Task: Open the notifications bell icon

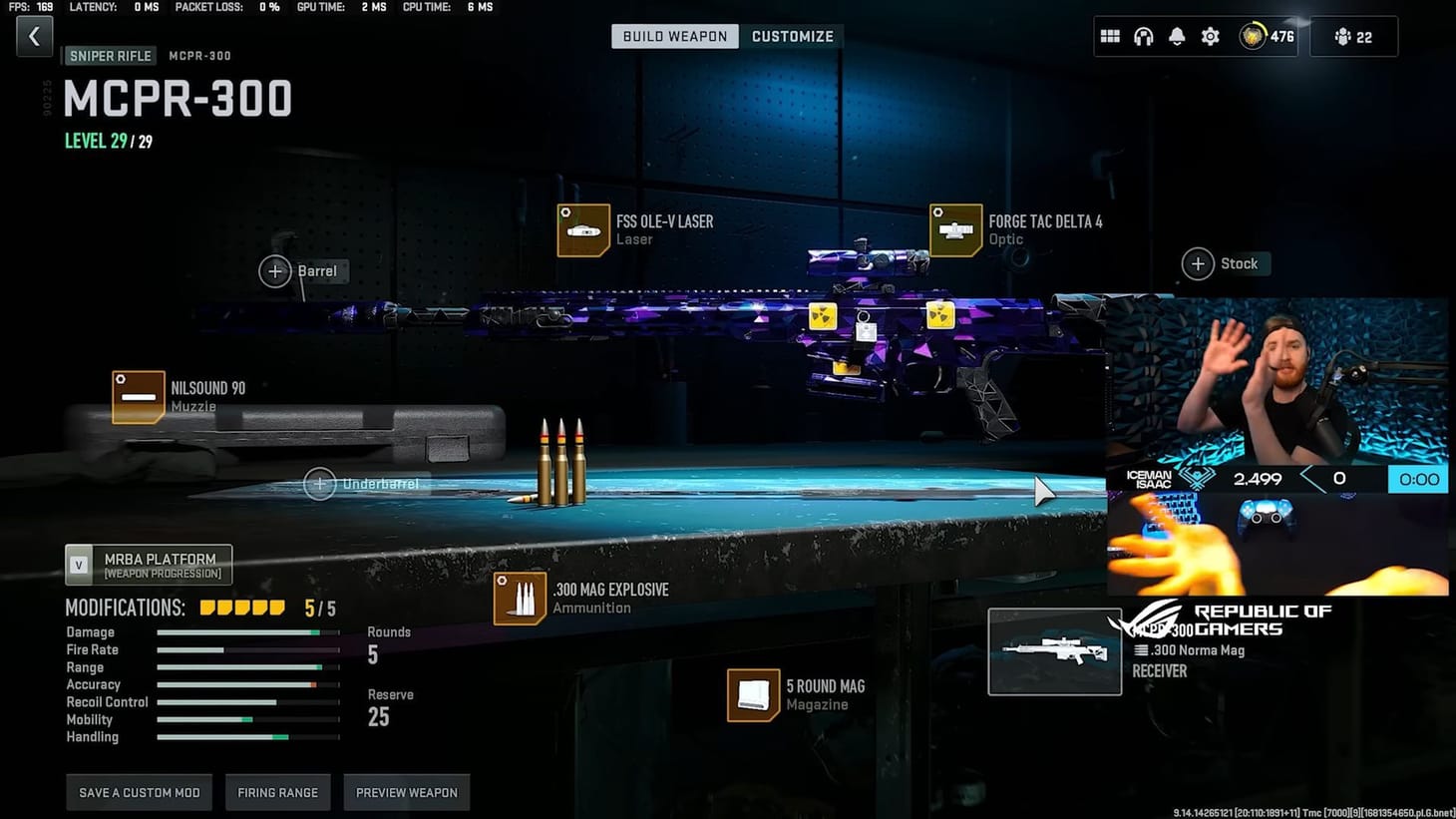Action: click(1177, 36)
